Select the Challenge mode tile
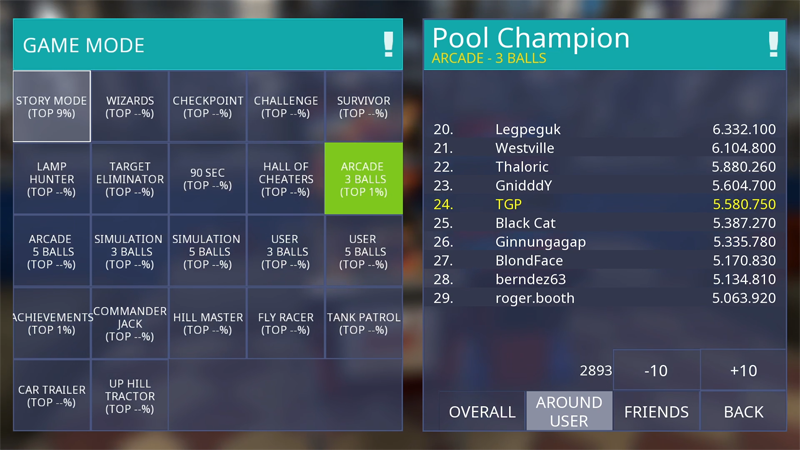 pyautogui.click(x=286, y=106)
